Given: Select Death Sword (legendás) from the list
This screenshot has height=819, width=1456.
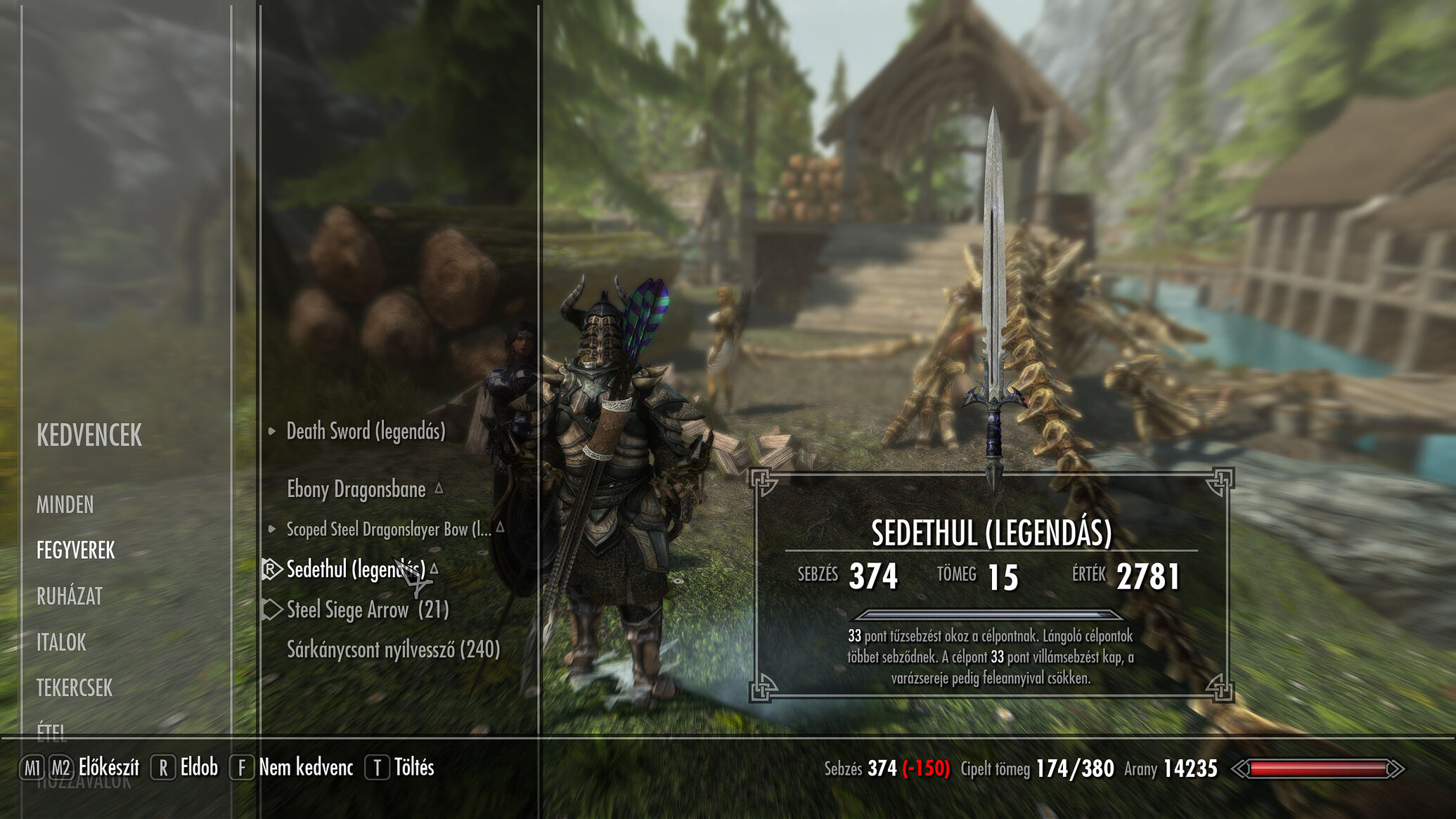Looking at the screenshot, I should [366, 431].
